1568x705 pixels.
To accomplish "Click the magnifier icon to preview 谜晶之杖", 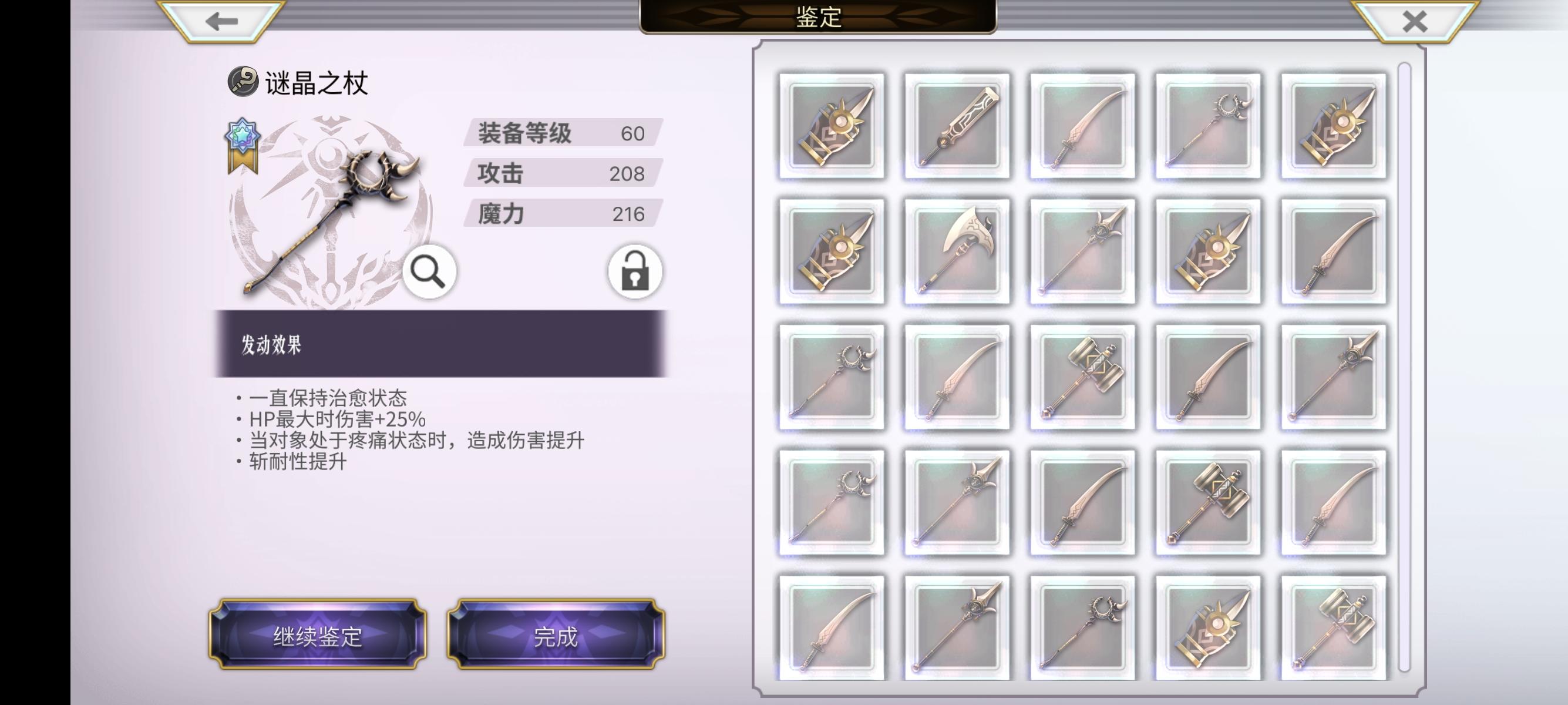I will coord(429,272).
